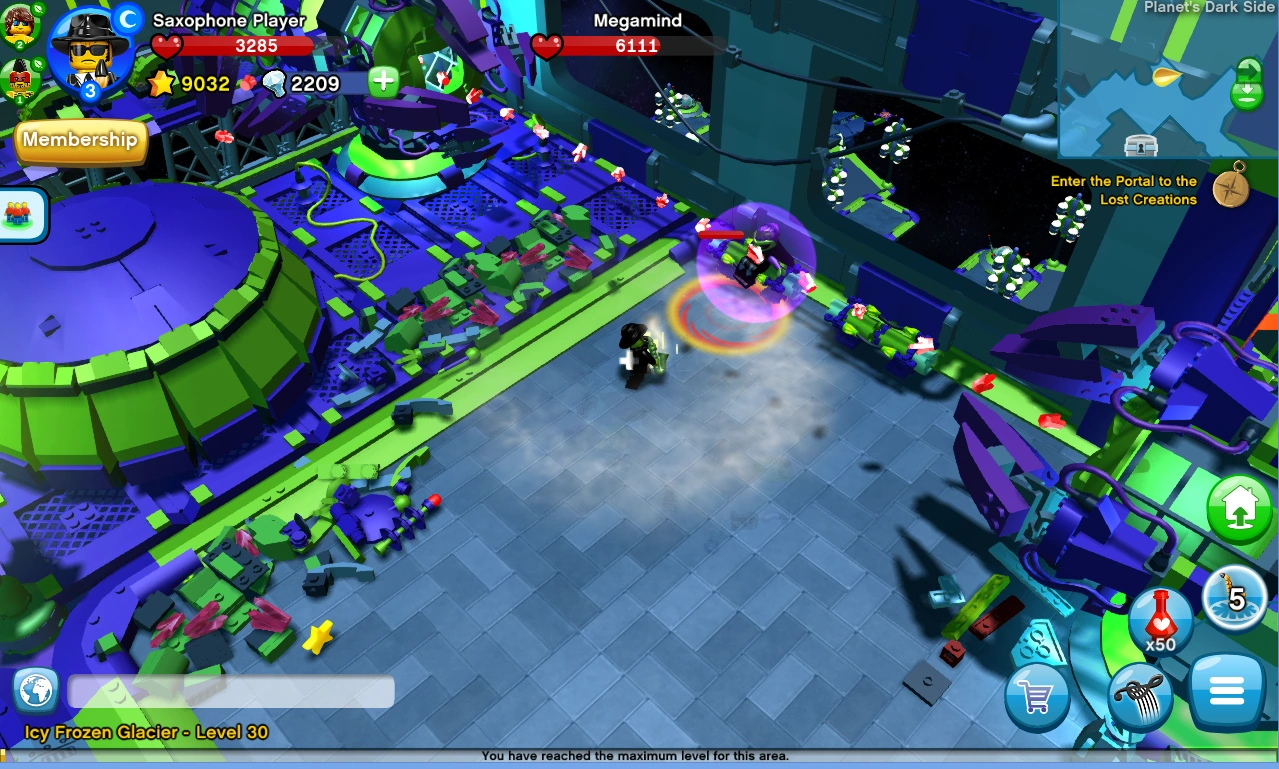Trigger the musical note attack ability
1279x769 pixels.
click(x=1140, y=695)
